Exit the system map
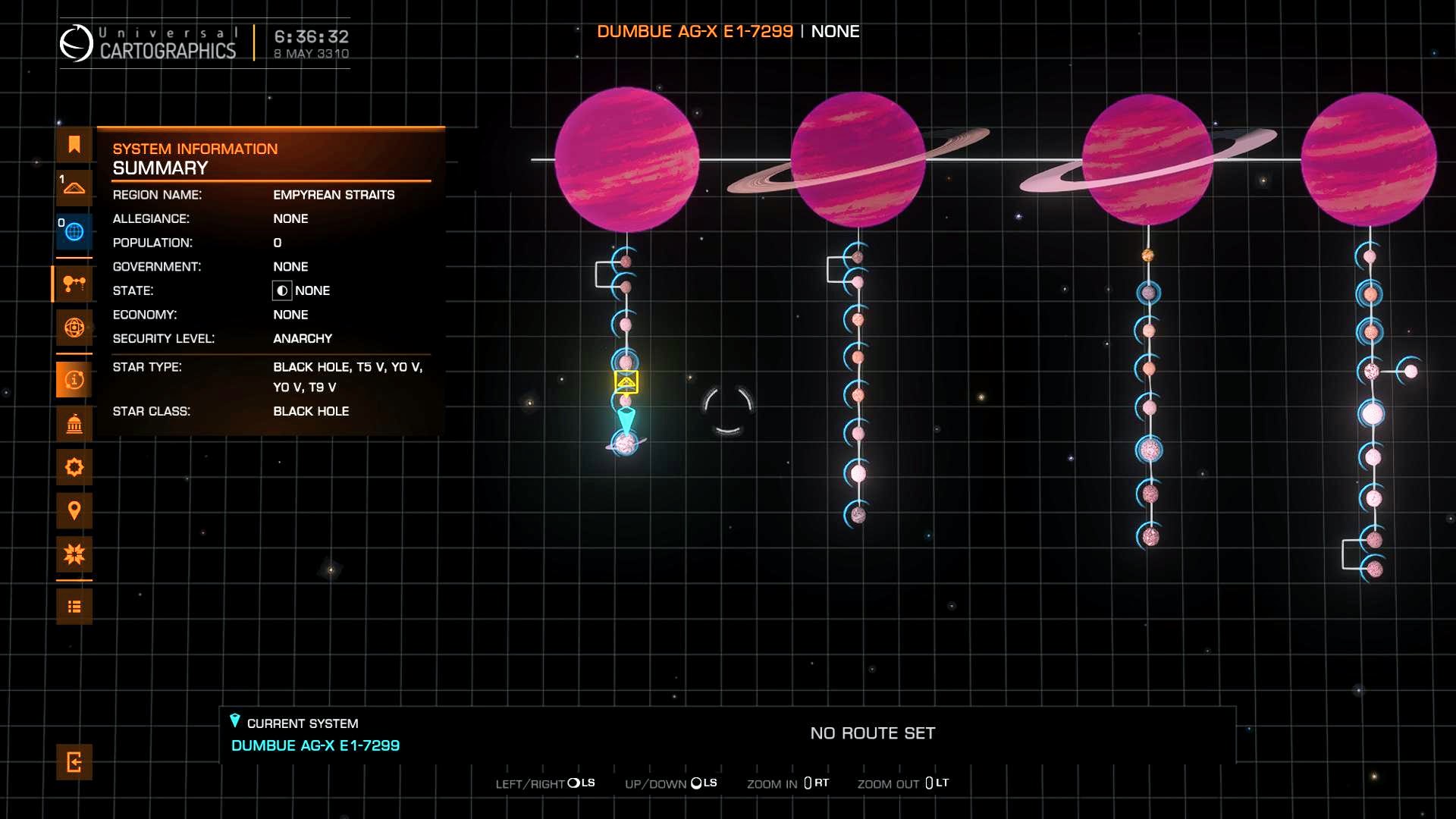This screenshot has width=1456, height=819. point(74,762)
